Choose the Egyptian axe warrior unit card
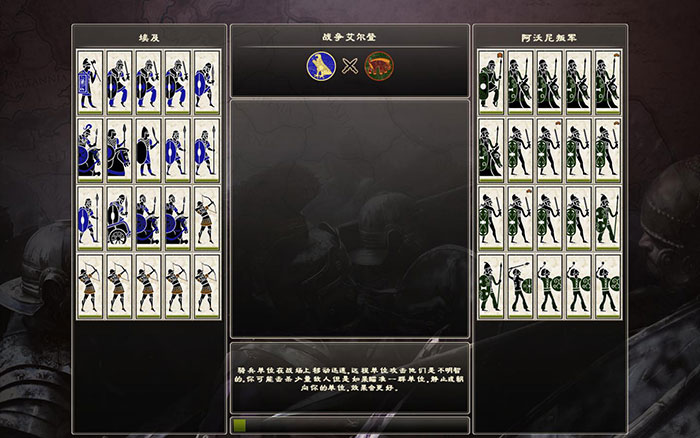The height and width of the screenshot is (438, 700). [x=90, y=81]
